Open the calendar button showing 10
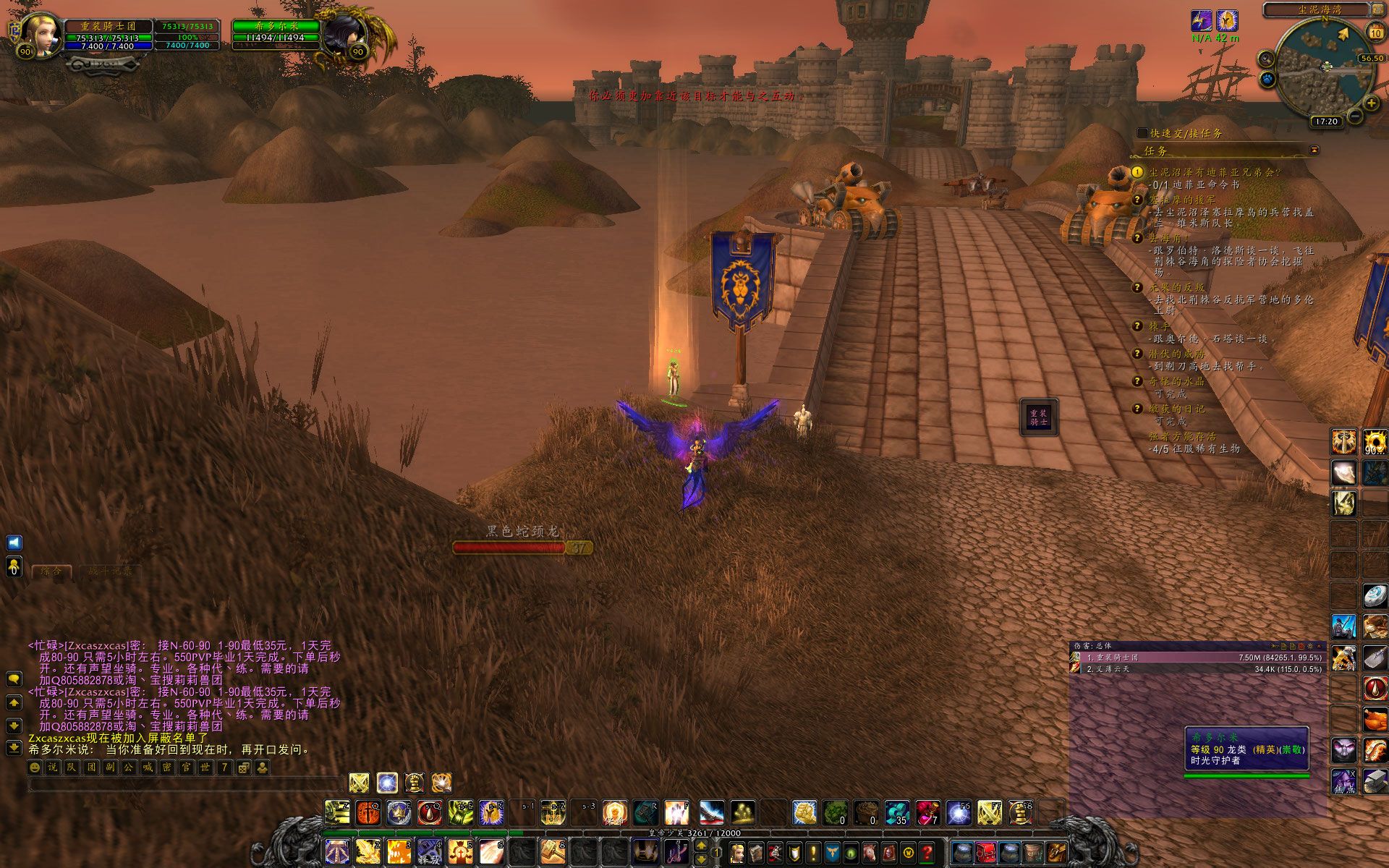1389x868 pixels. (1375, 33)
